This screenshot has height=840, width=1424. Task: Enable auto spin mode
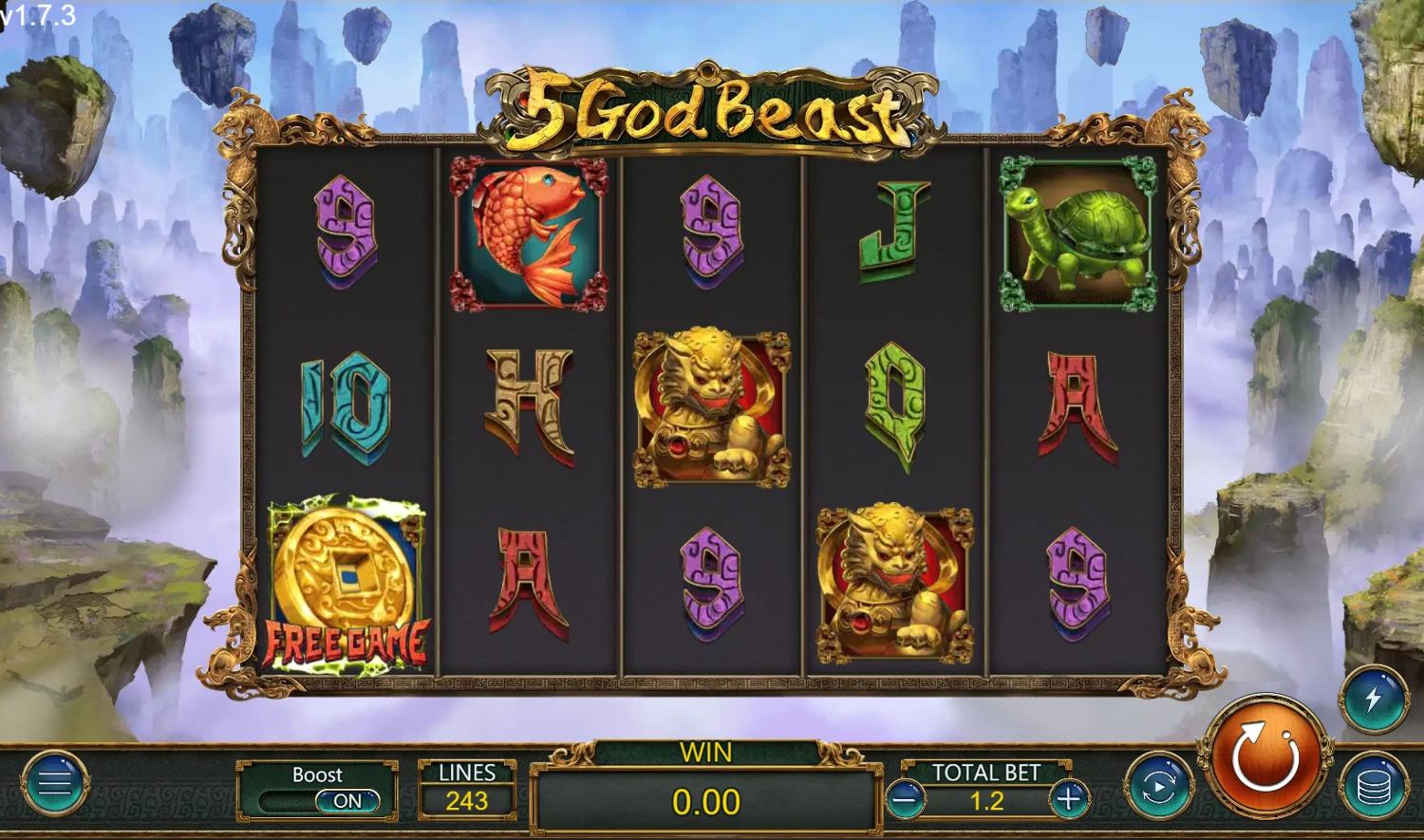coord(1159,786)
